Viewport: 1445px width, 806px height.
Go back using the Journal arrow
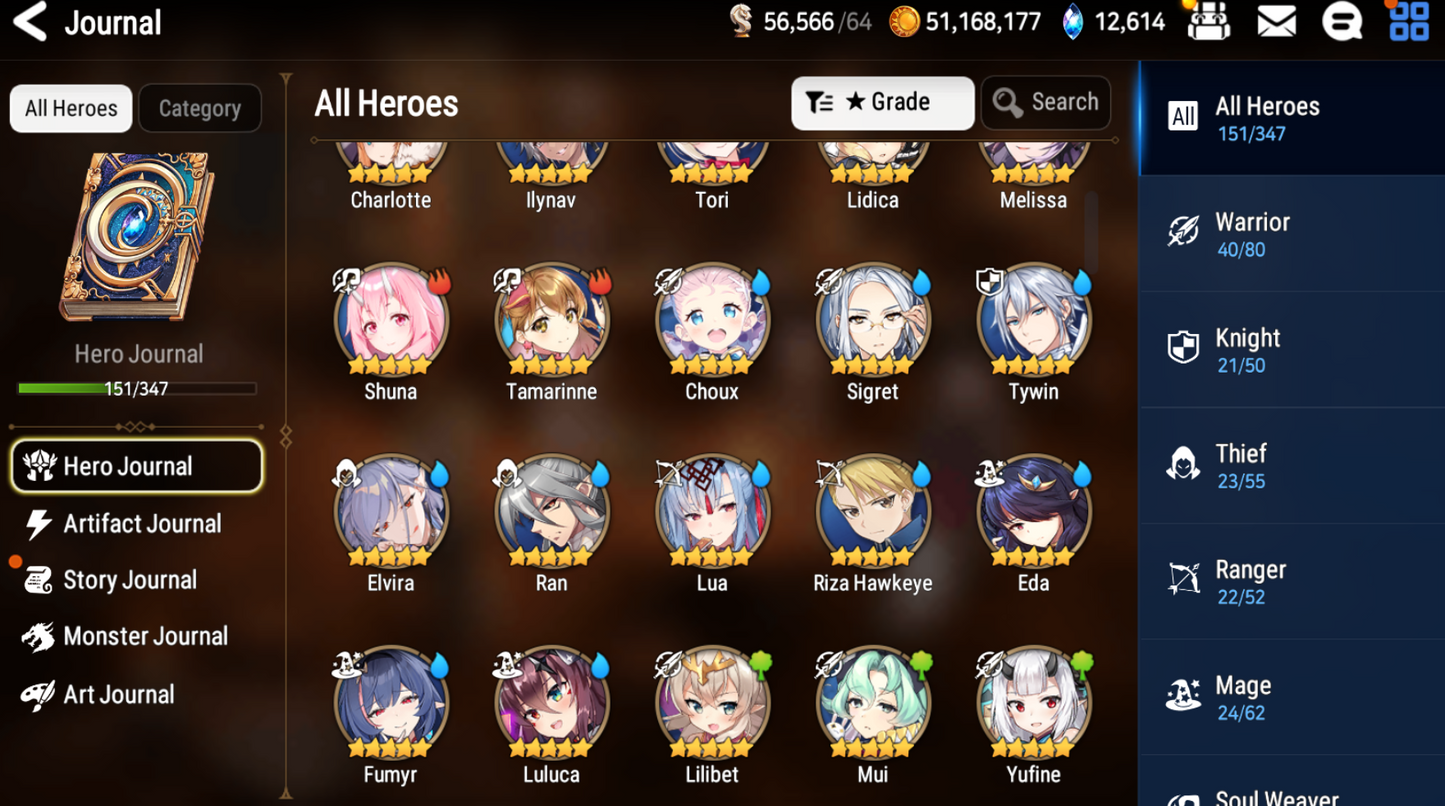(31, 22)
